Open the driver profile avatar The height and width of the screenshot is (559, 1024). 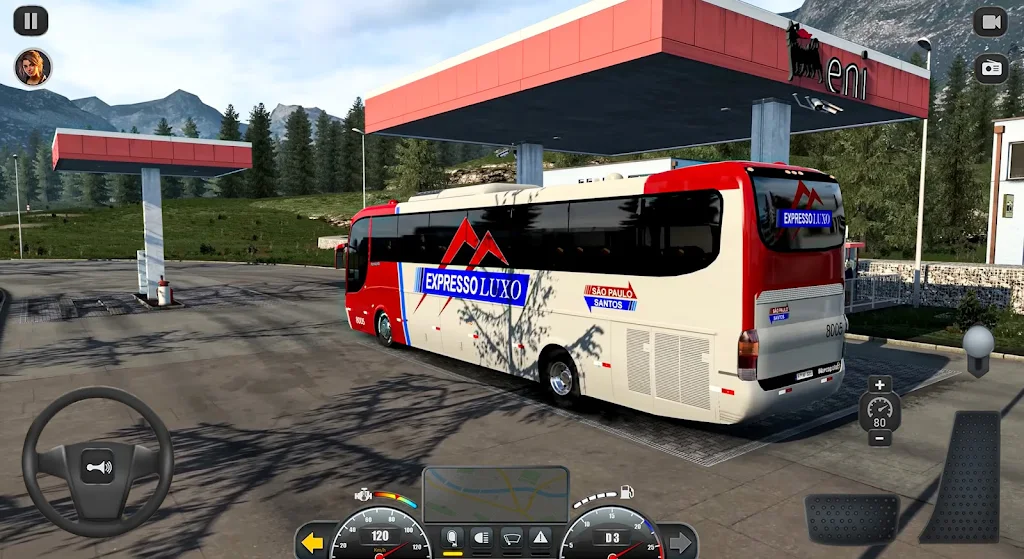pyautogui.click(x=32, y=67)
